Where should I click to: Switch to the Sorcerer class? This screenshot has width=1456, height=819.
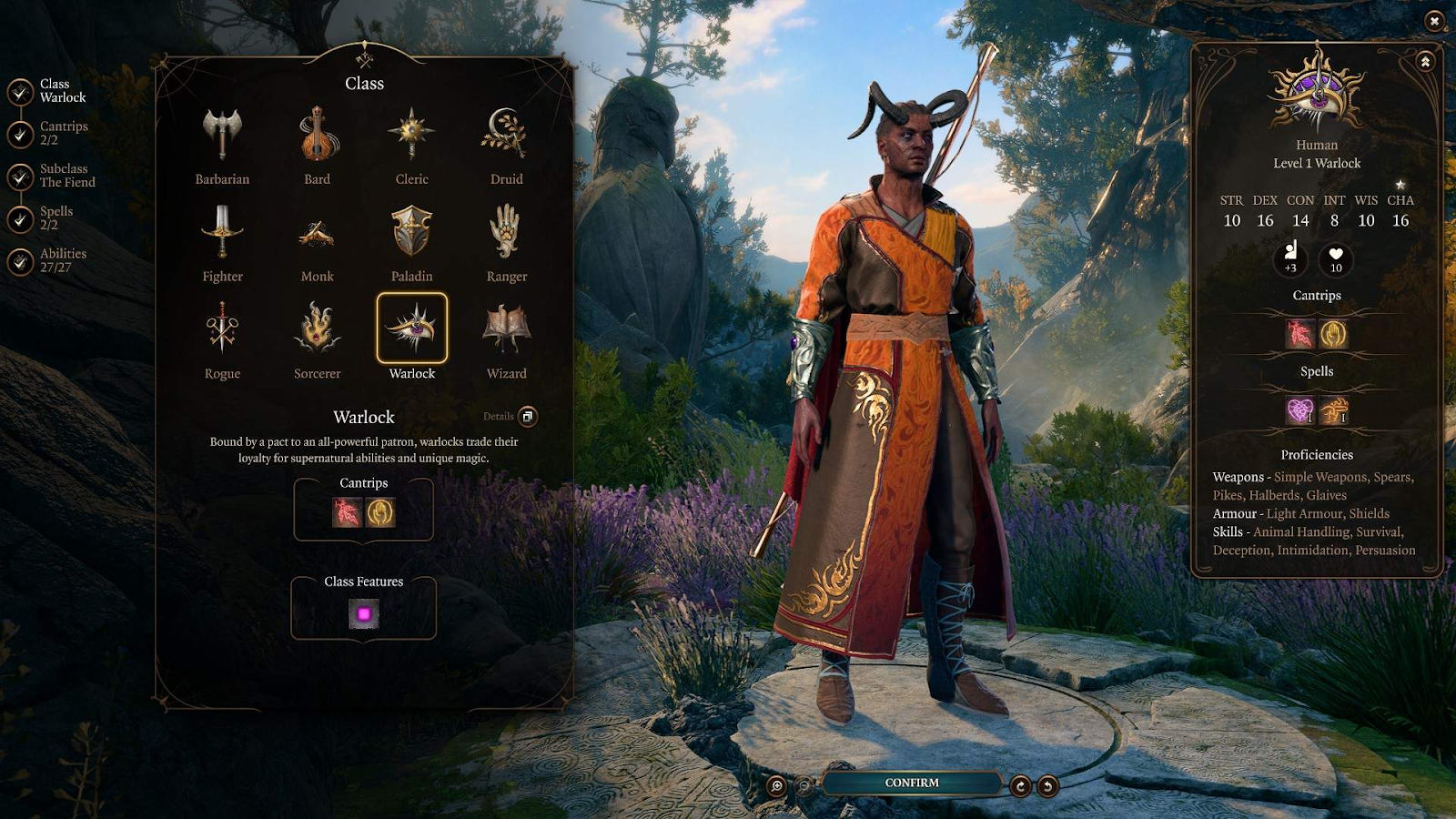[x=318, y=331]
